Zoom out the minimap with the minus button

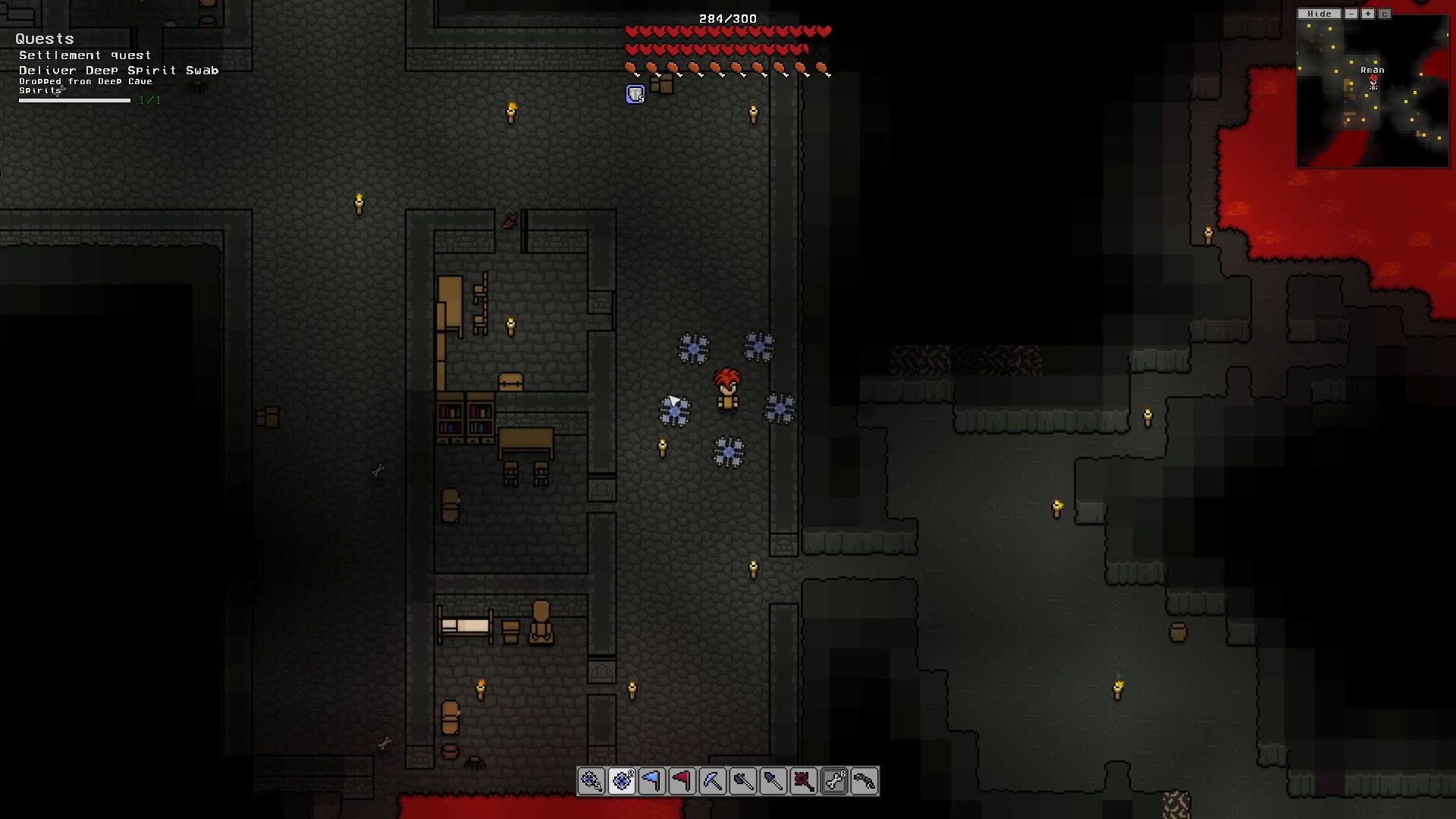1350,13
